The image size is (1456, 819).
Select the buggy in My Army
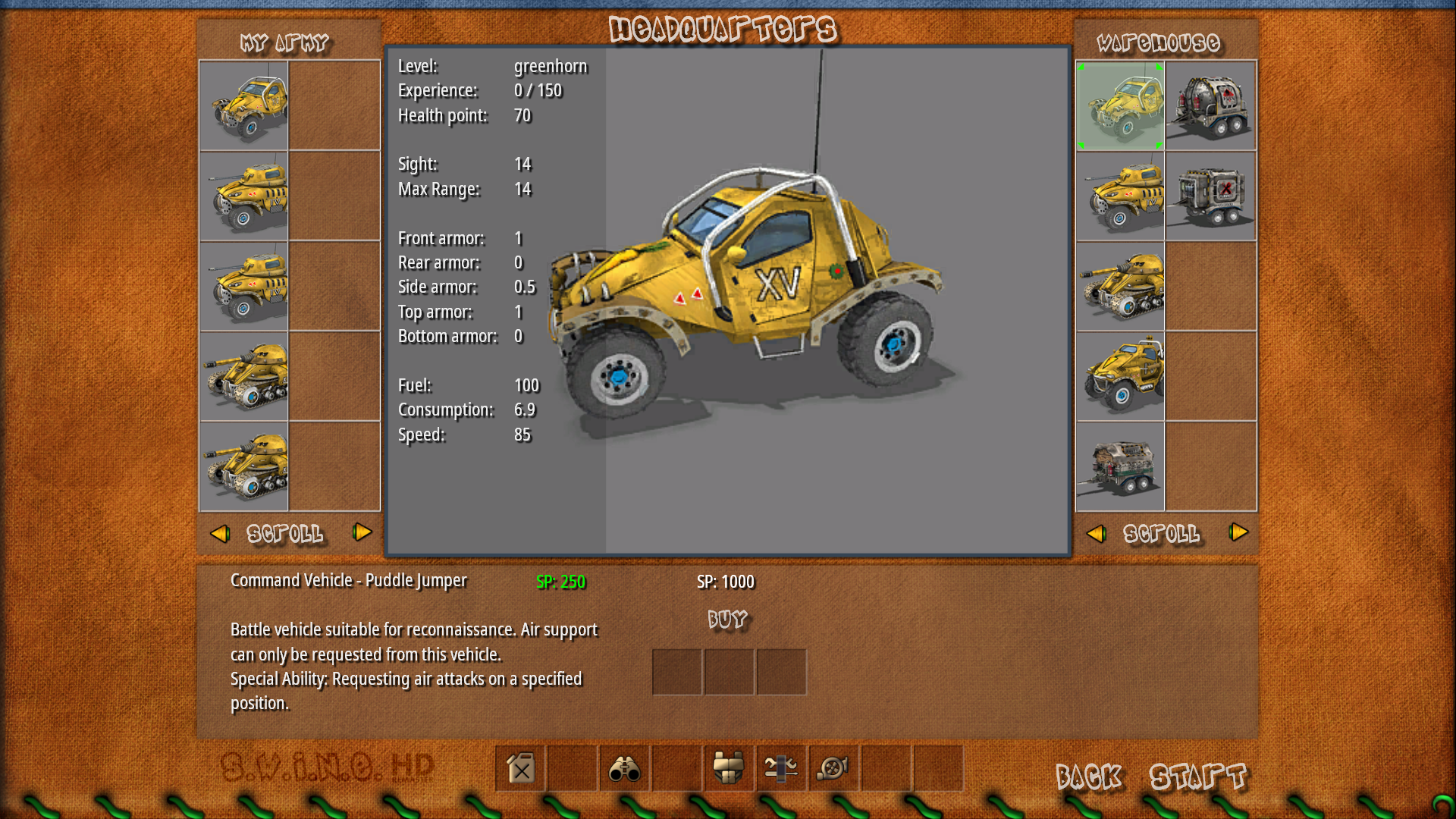point(244,106)
